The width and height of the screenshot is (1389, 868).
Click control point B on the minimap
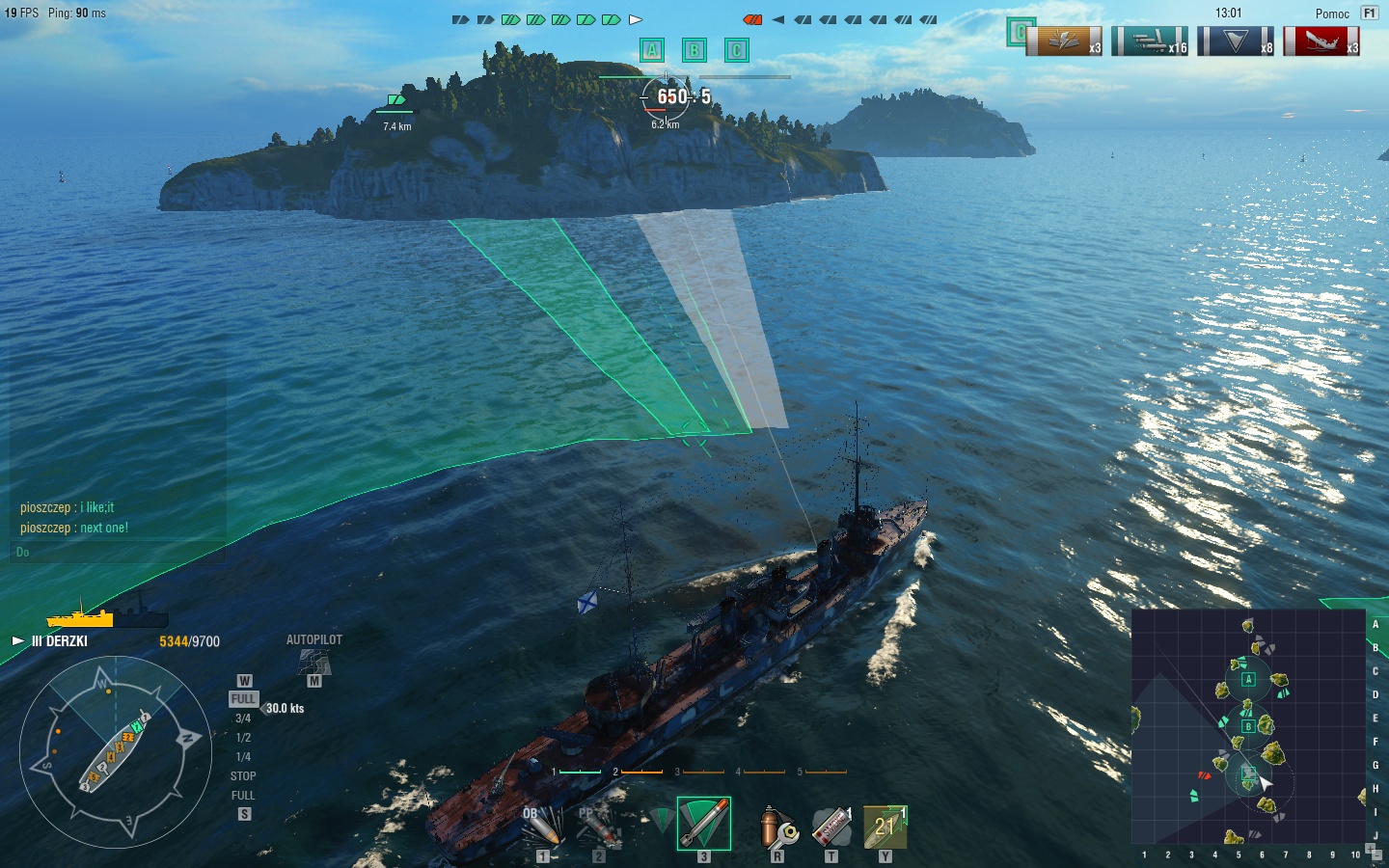tap(1247, 726)
